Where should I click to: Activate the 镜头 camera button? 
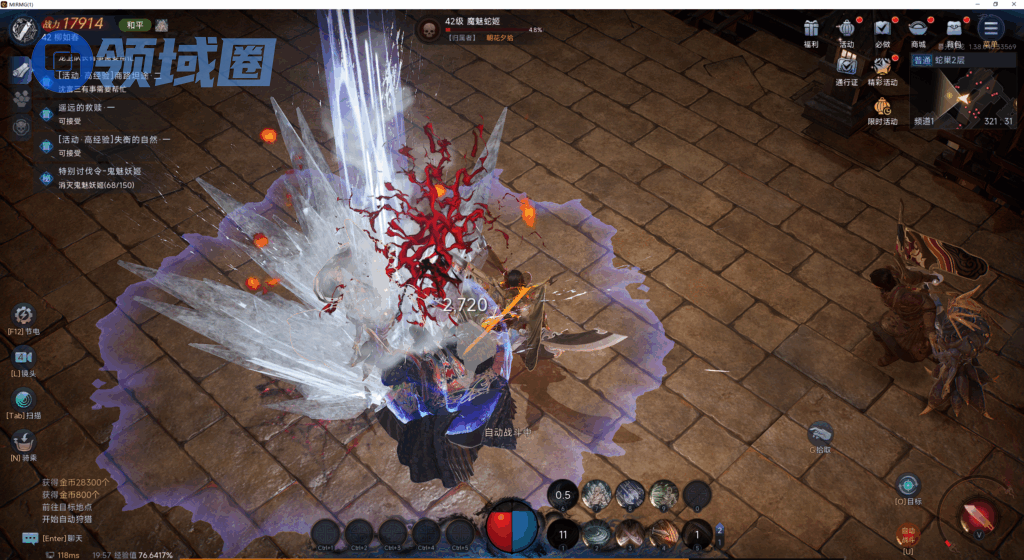click(22, 357)
